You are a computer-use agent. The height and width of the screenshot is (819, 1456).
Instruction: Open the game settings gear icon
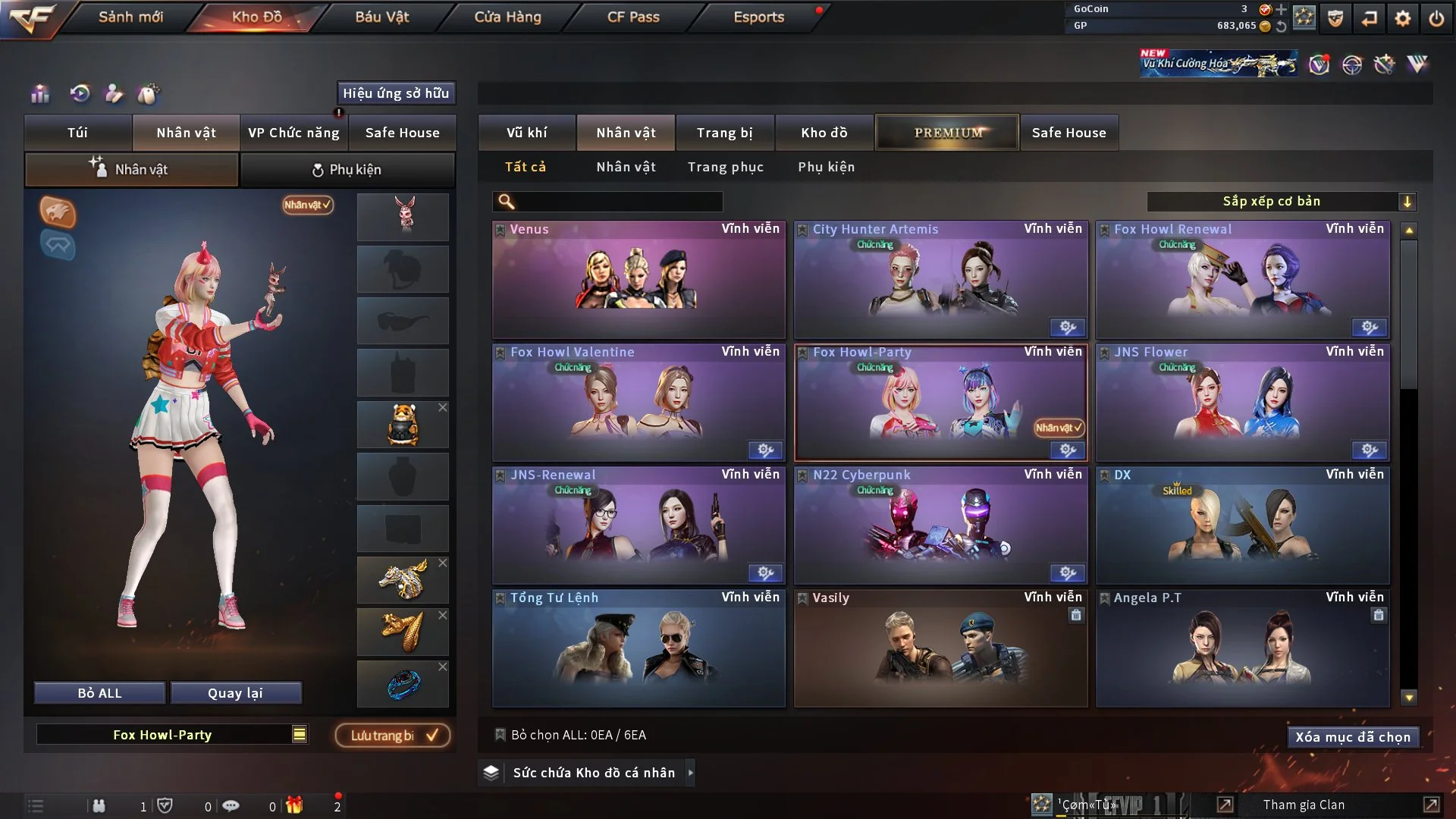point(1402,17)
